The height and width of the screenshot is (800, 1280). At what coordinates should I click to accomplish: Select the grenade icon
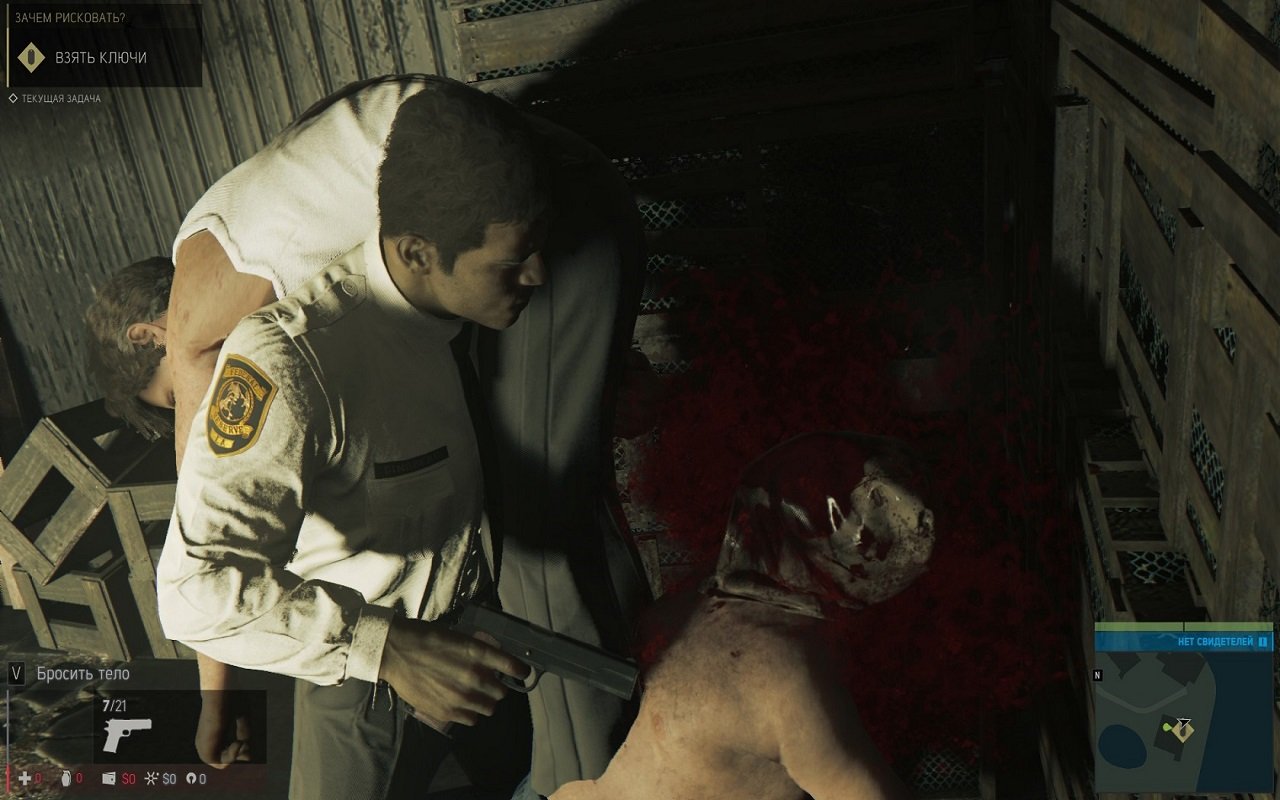click(x=66, y=778)
